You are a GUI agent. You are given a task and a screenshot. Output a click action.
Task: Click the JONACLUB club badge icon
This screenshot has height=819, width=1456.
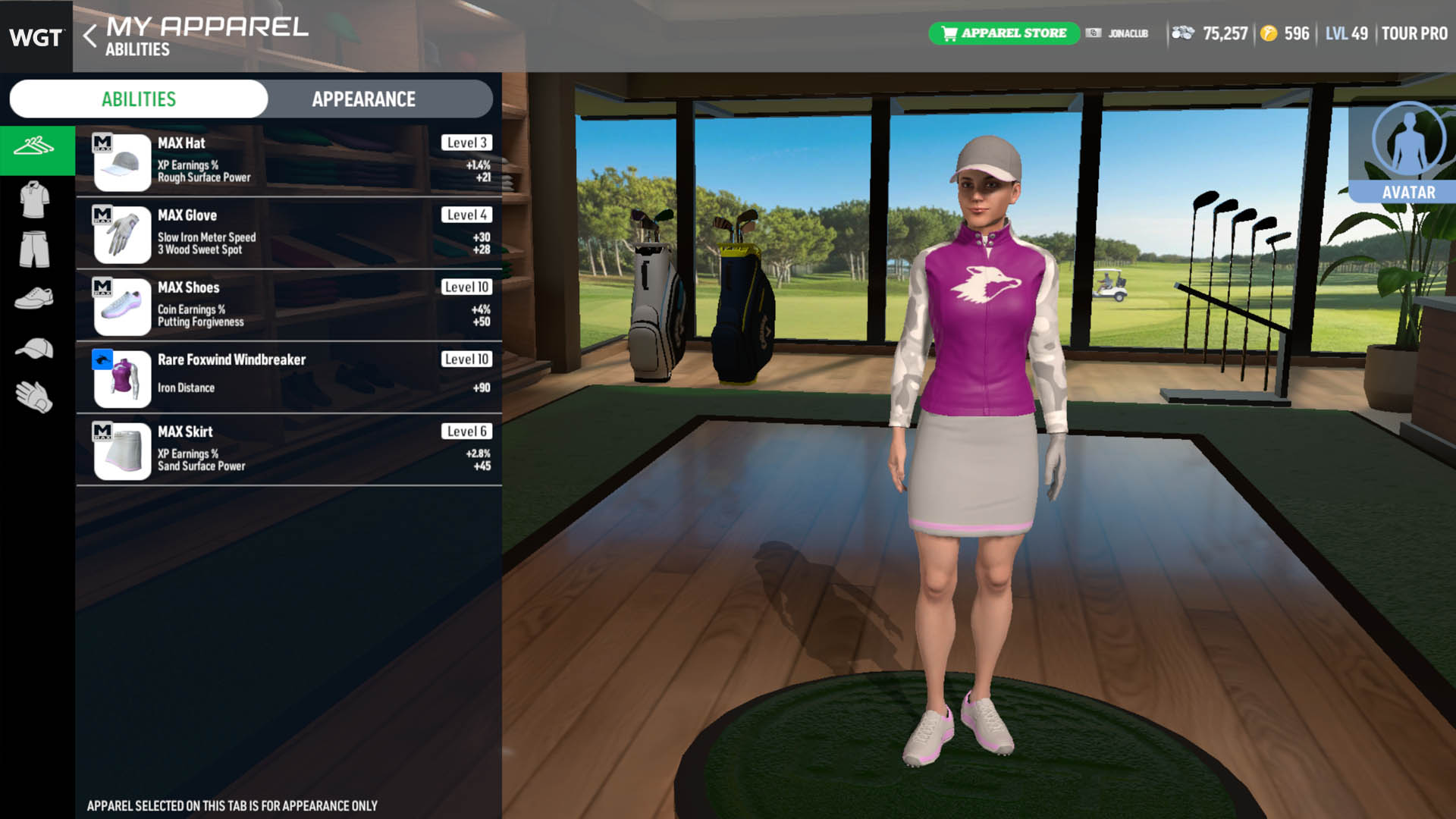pyautogui.click(x=1094, y=33)
